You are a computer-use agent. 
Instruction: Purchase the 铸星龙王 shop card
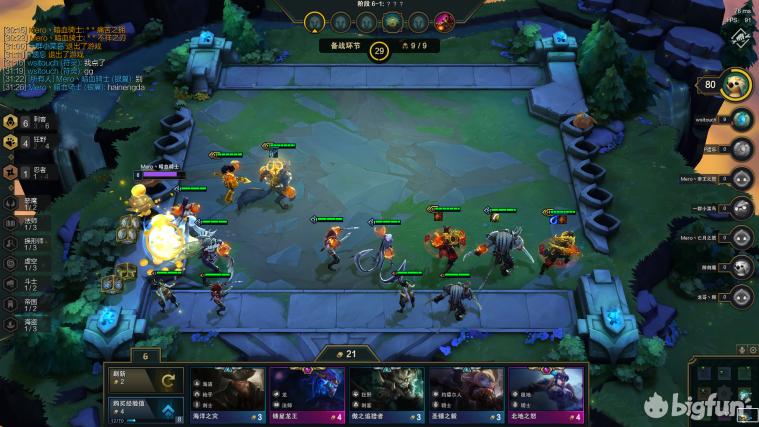[x=307, y=395]
